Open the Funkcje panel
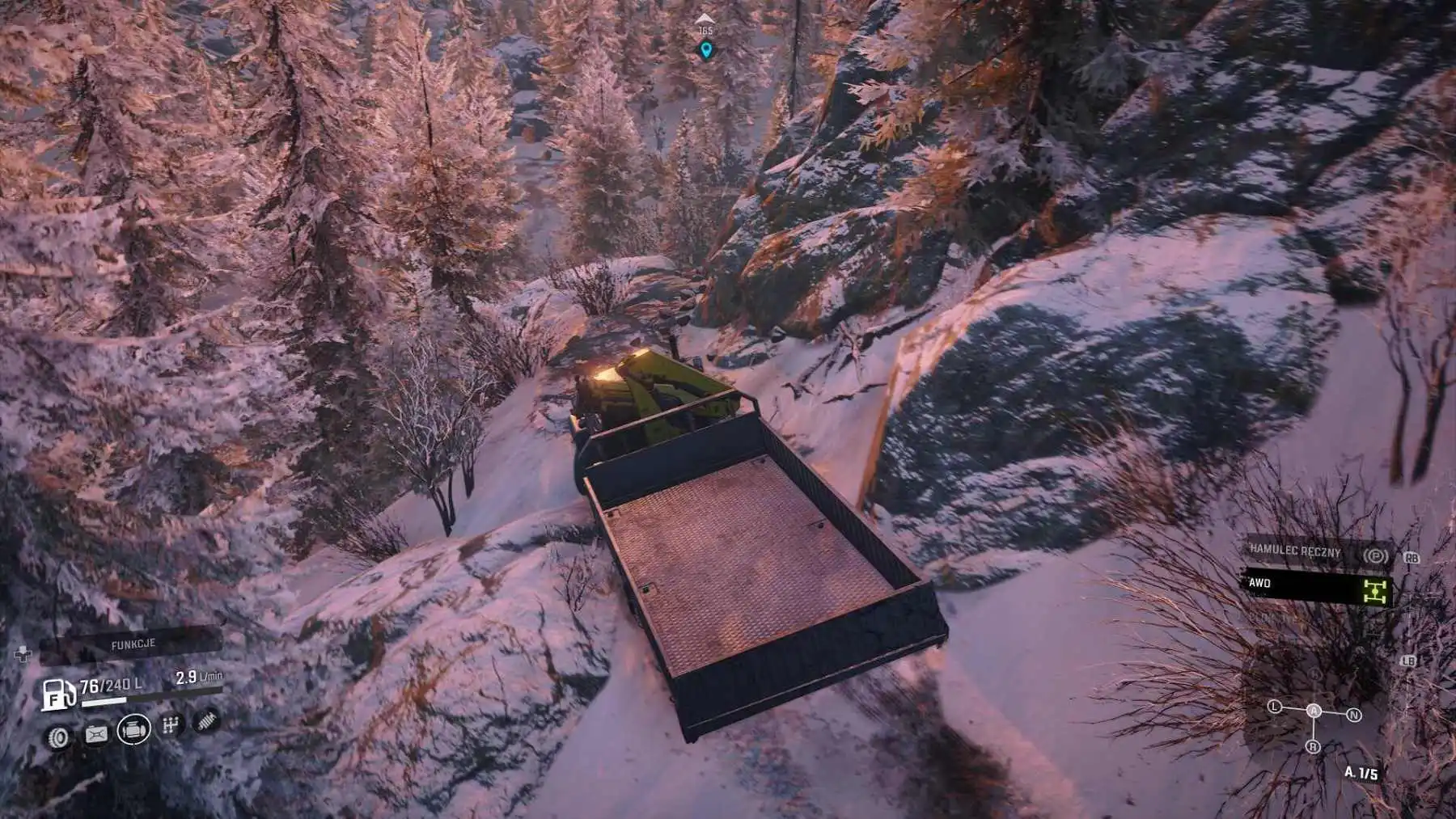The height and width of the screenshot is (819, 1456). (x=133, y=644)
